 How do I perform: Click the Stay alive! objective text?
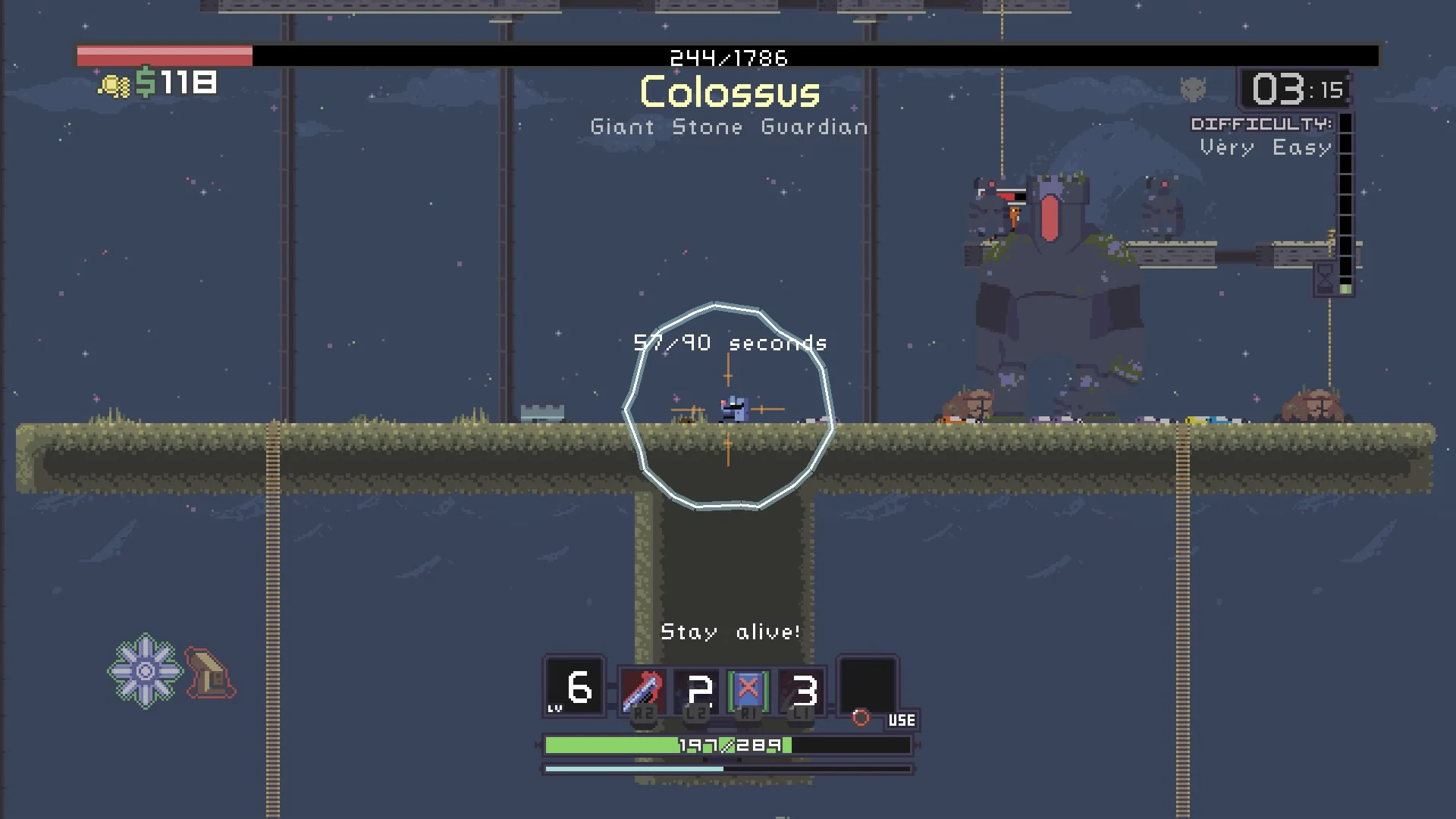(x=730, y=632)
